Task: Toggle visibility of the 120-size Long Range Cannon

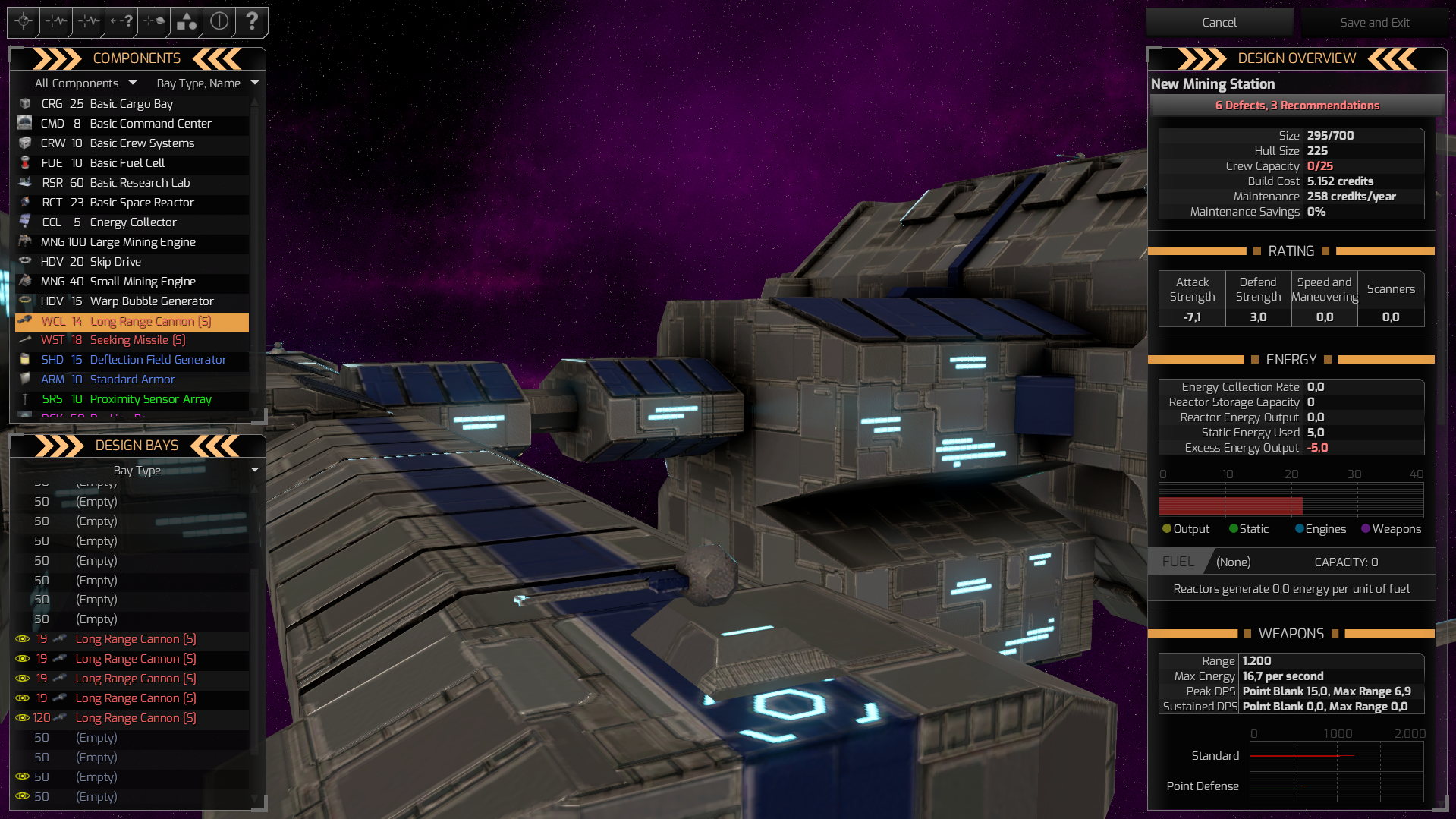Action: (22, 717)
